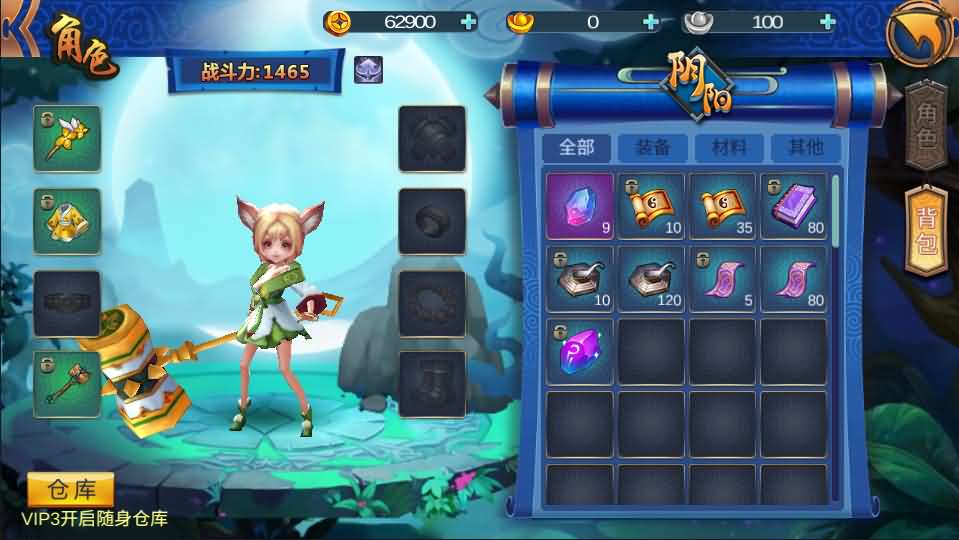The height and width of the screenshot is (540, 959).
Task: Select the 角色 side tab
Action: coord(926,124)
